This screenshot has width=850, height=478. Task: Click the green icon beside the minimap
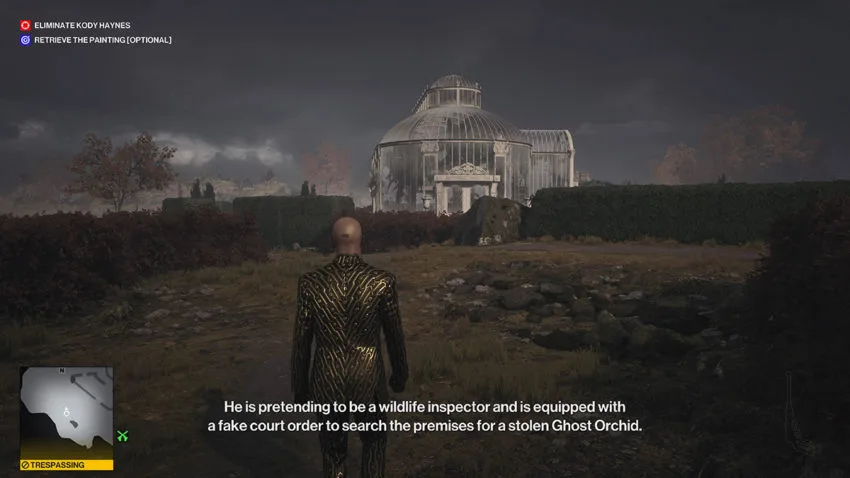(123, 436)
